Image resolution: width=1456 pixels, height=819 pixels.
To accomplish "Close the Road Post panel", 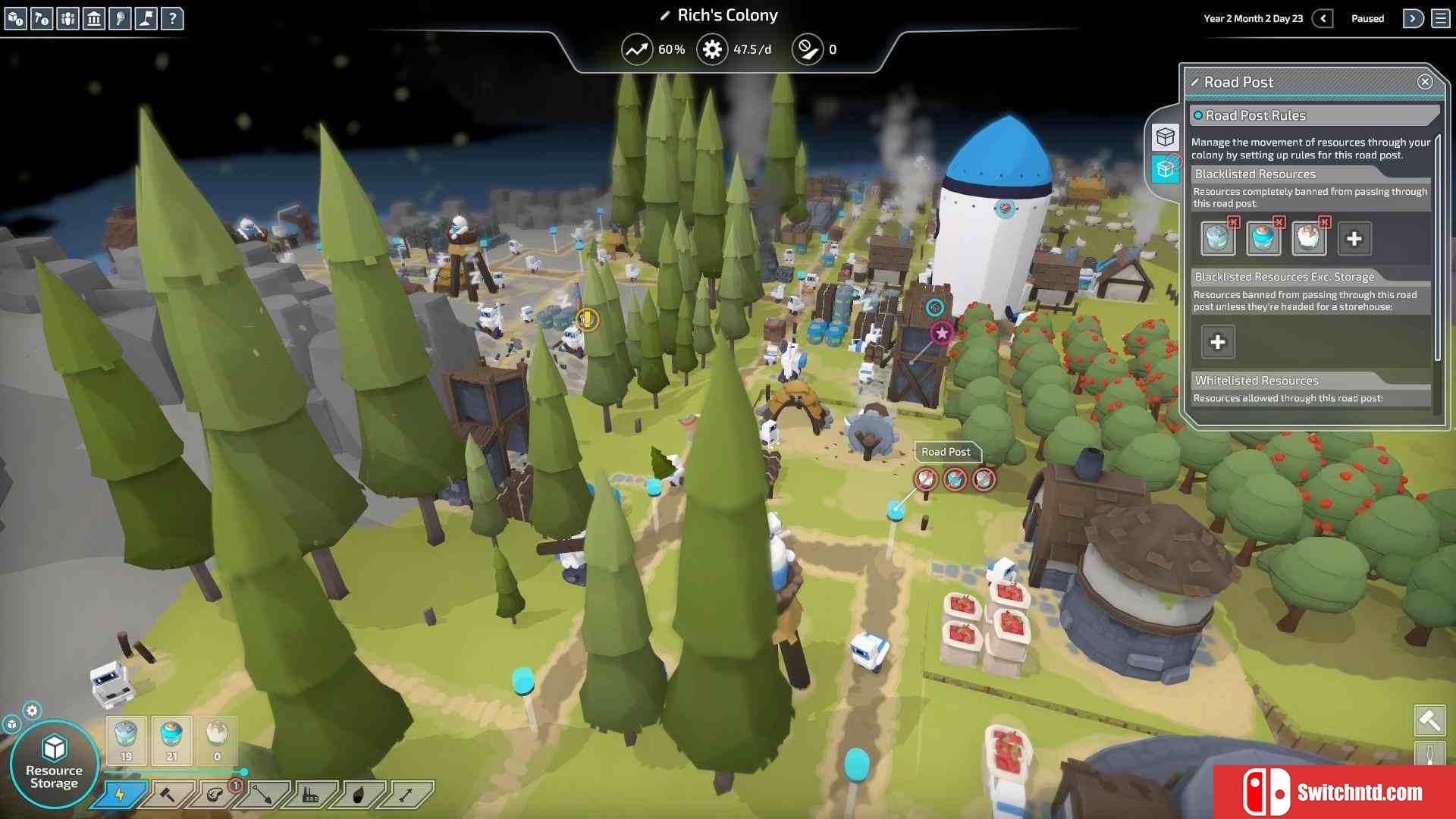I will click(x=1424, y=82).
